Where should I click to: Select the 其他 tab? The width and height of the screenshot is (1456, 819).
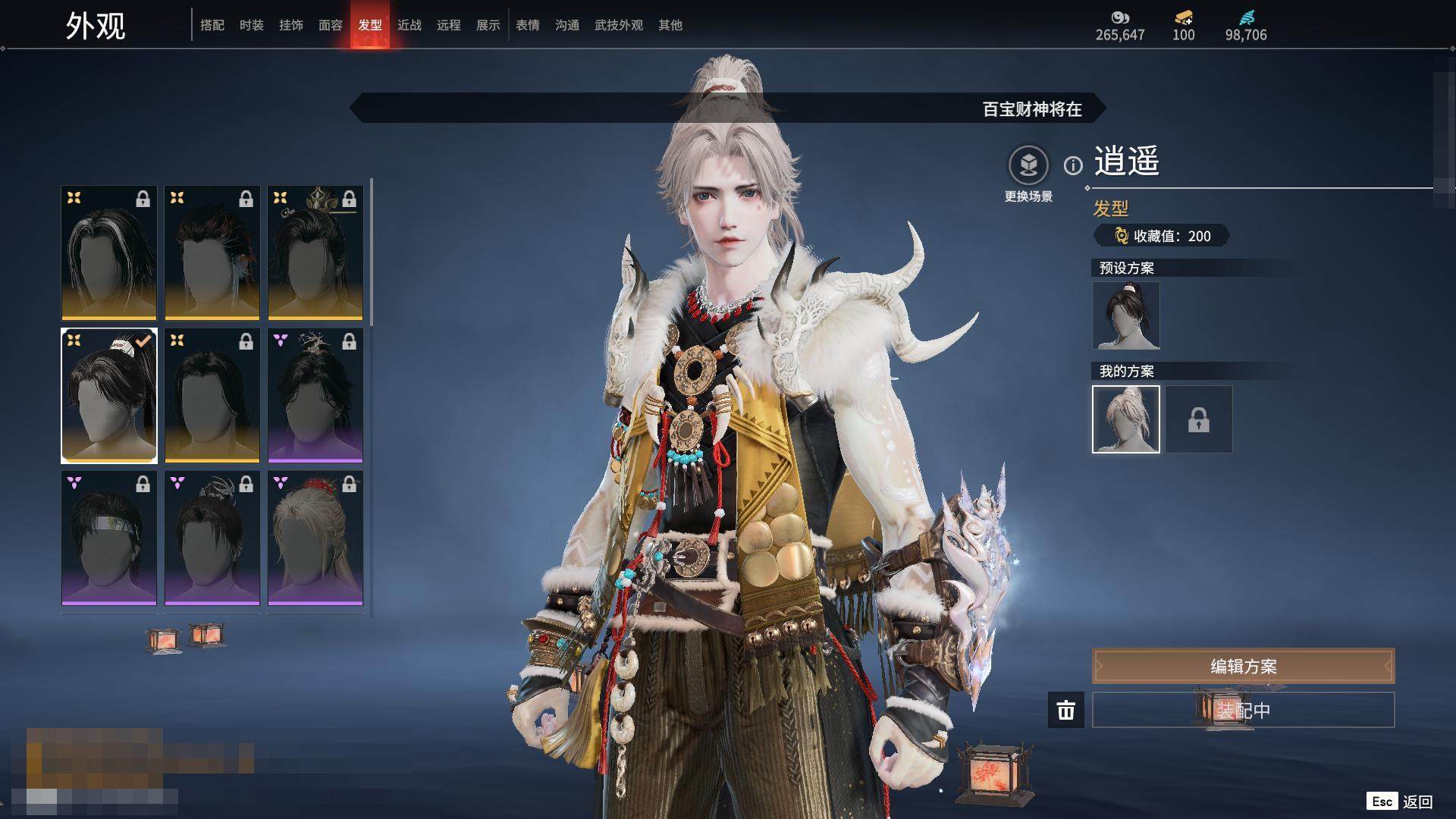click(670, 25)
